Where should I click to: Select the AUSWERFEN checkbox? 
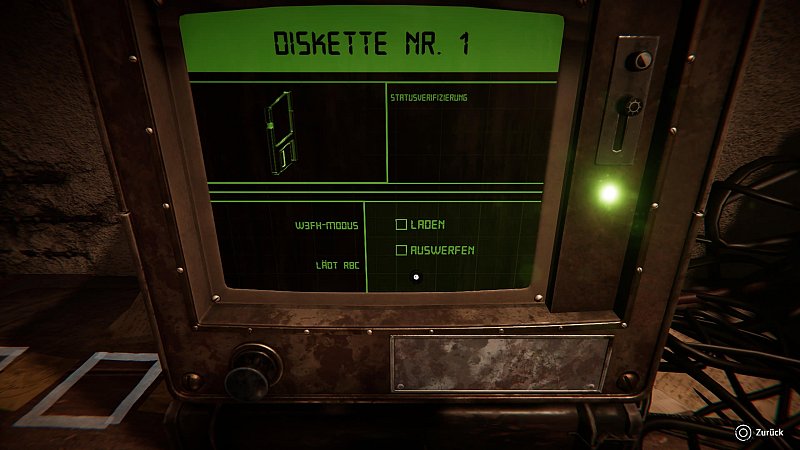pos(402,250)
